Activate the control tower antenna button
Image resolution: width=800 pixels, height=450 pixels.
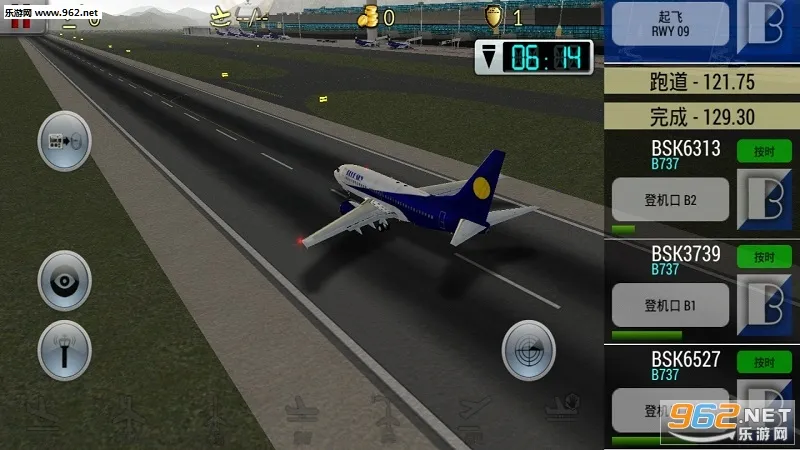pos(64,351)
